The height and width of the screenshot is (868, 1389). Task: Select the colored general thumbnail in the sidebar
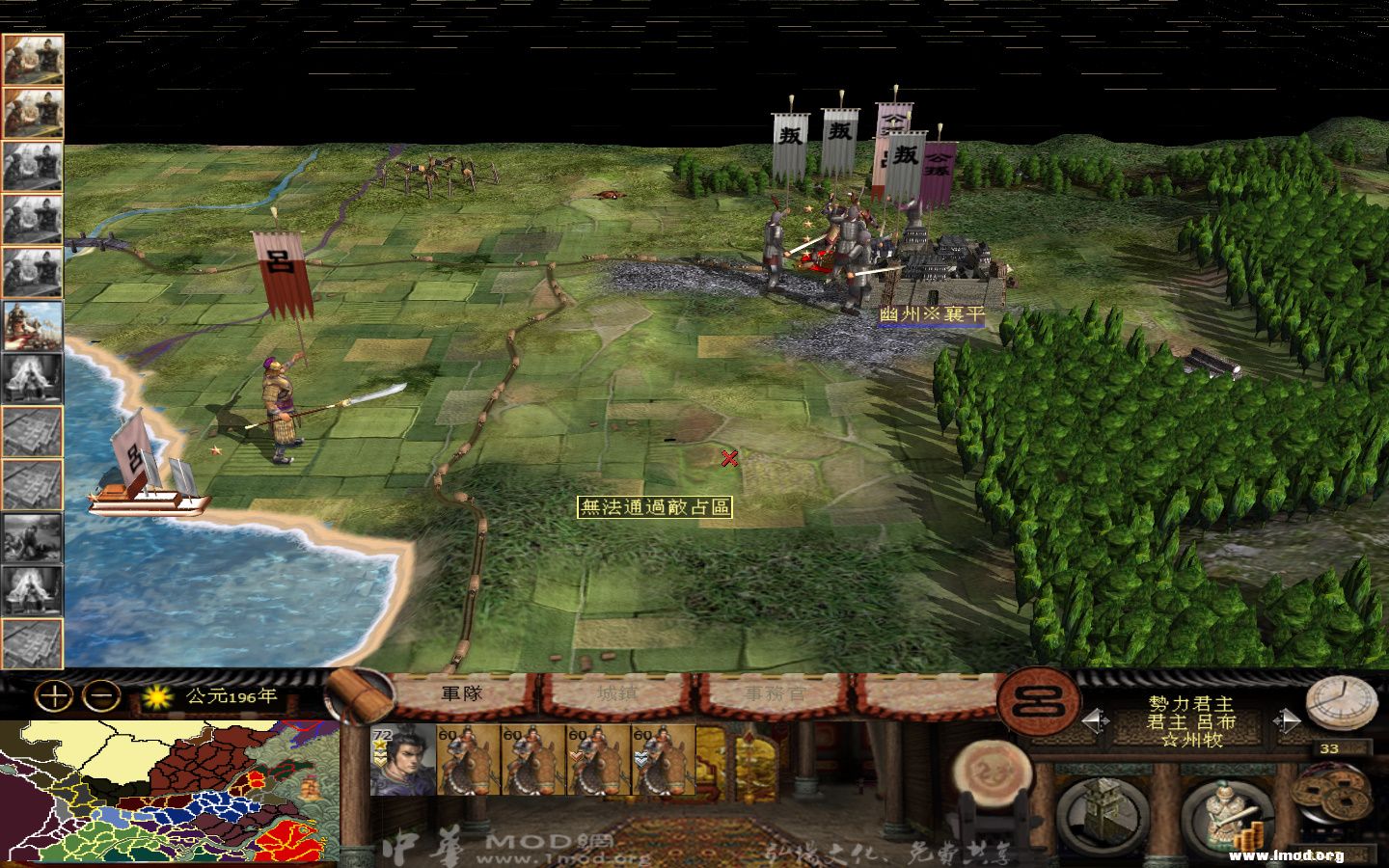(34, 328)
